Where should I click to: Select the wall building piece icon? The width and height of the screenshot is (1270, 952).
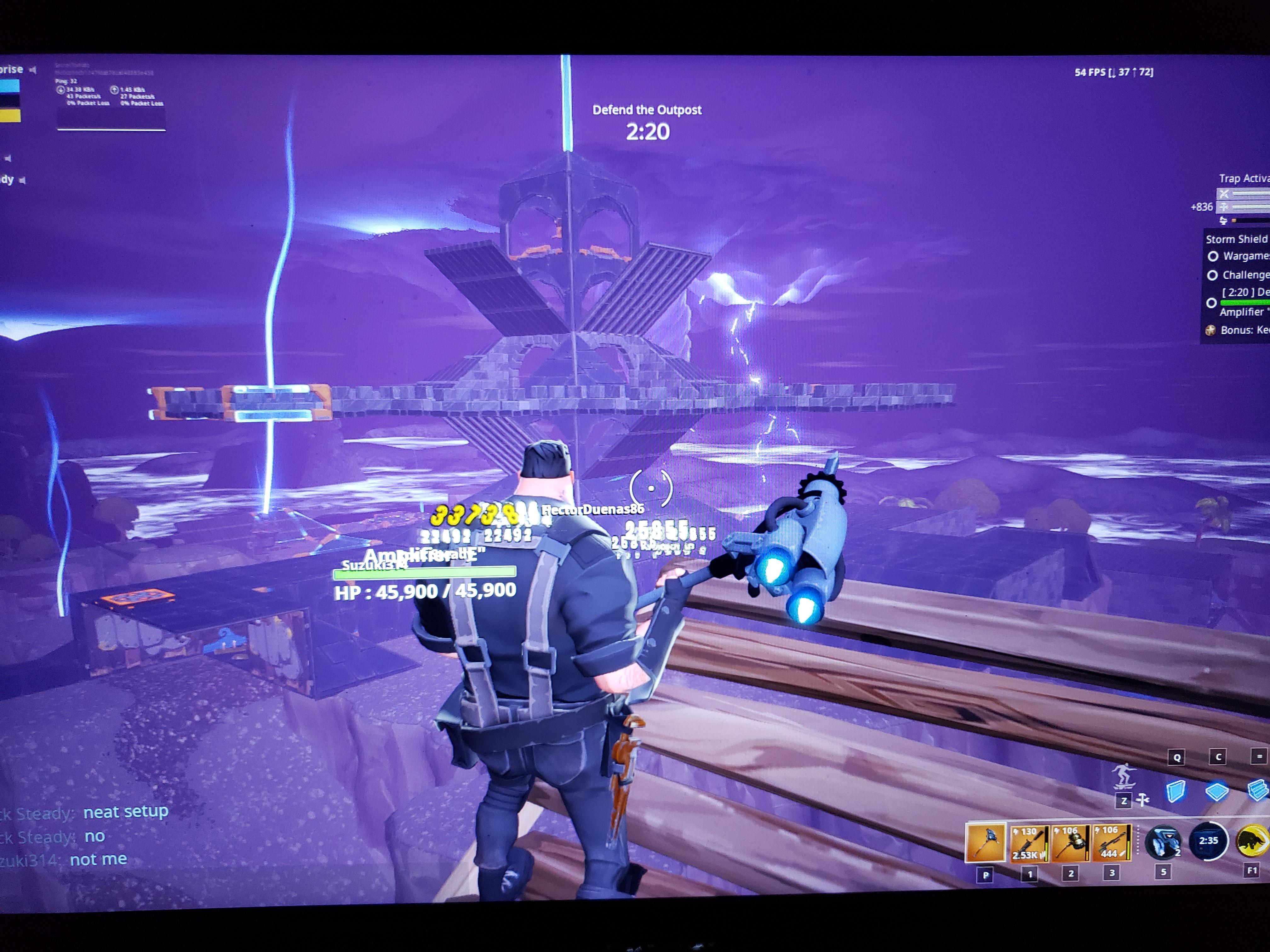pyautogui.click(x=1175, y=791)
